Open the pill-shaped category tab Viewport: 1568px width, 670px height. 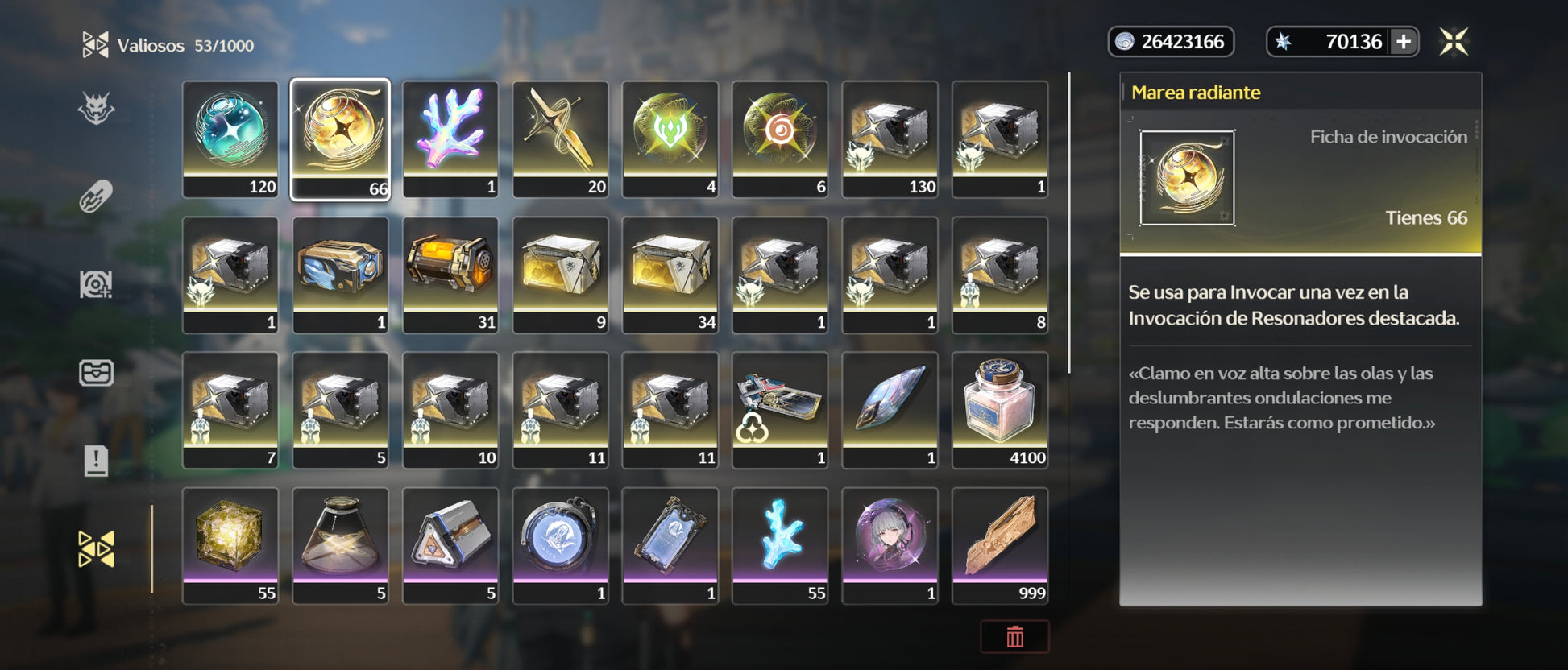[x=96, y=196]
